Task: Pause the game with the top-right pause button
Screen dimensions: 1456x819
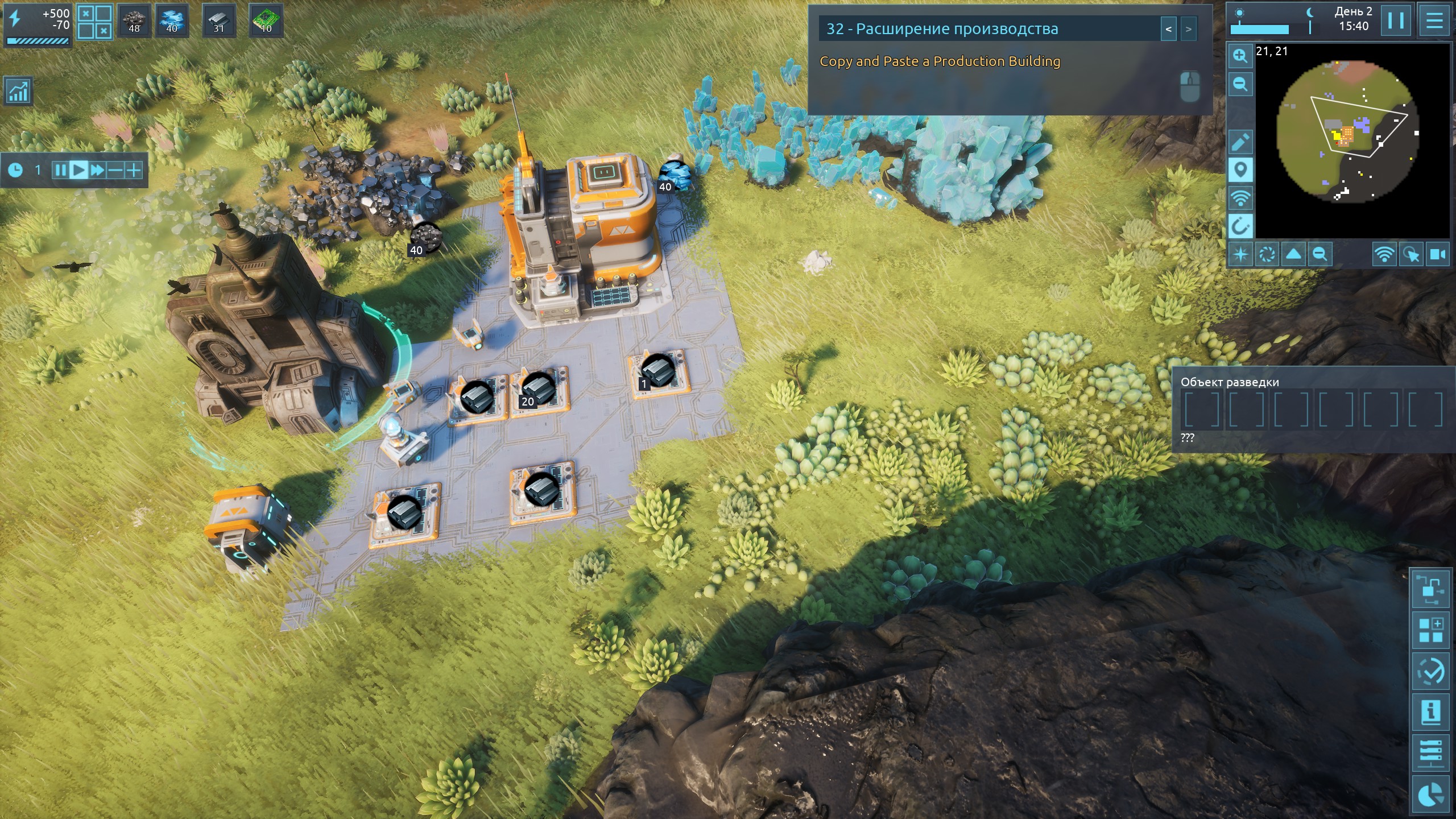Action: click(x=1396, y=21)
